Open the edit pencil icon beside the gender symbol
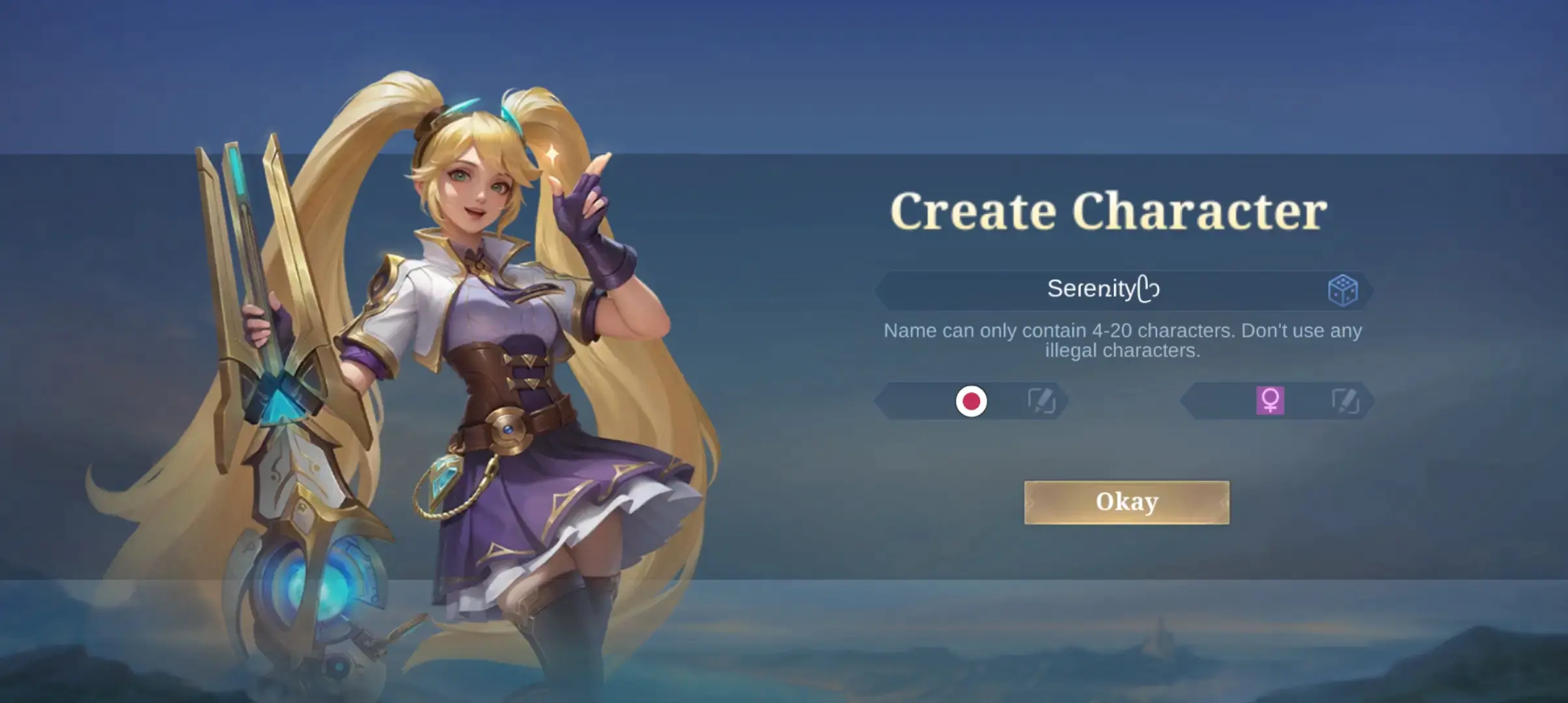 [x=1347, y=402]
